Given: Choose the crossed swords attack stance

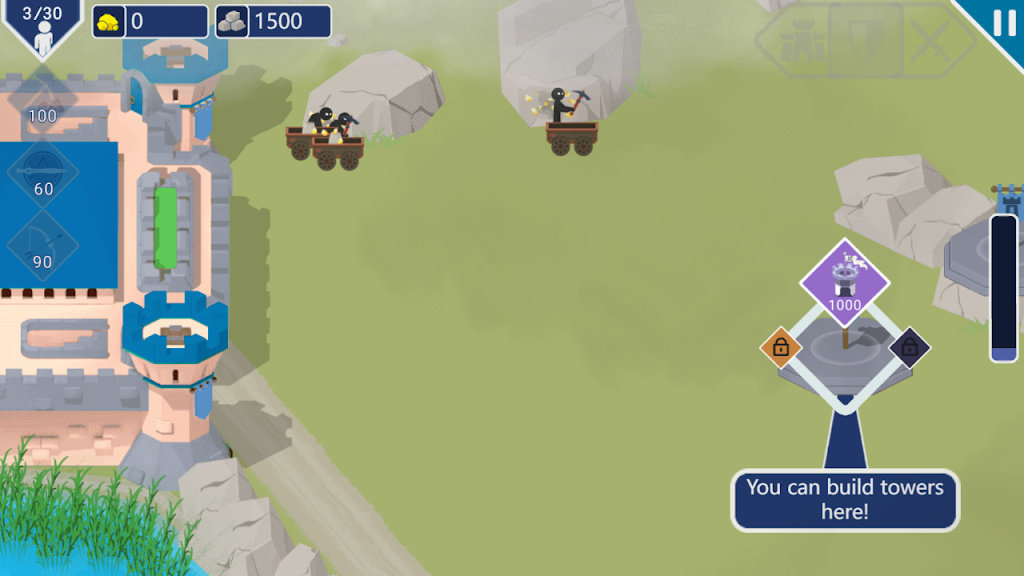Looking at the screenshot, I should coord(931,41).
